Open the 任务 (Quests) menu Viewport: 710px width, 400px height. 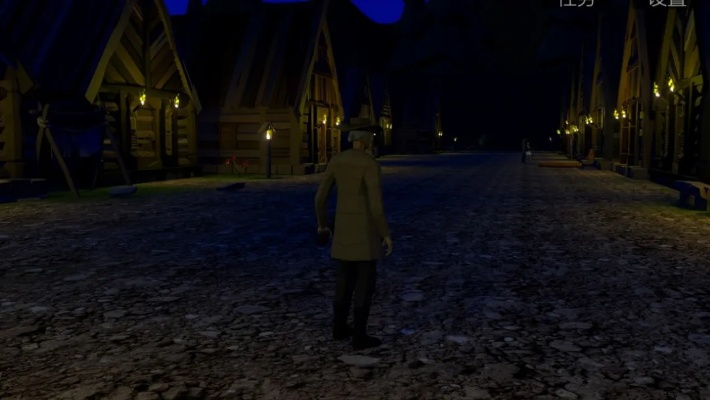(576, 3)
